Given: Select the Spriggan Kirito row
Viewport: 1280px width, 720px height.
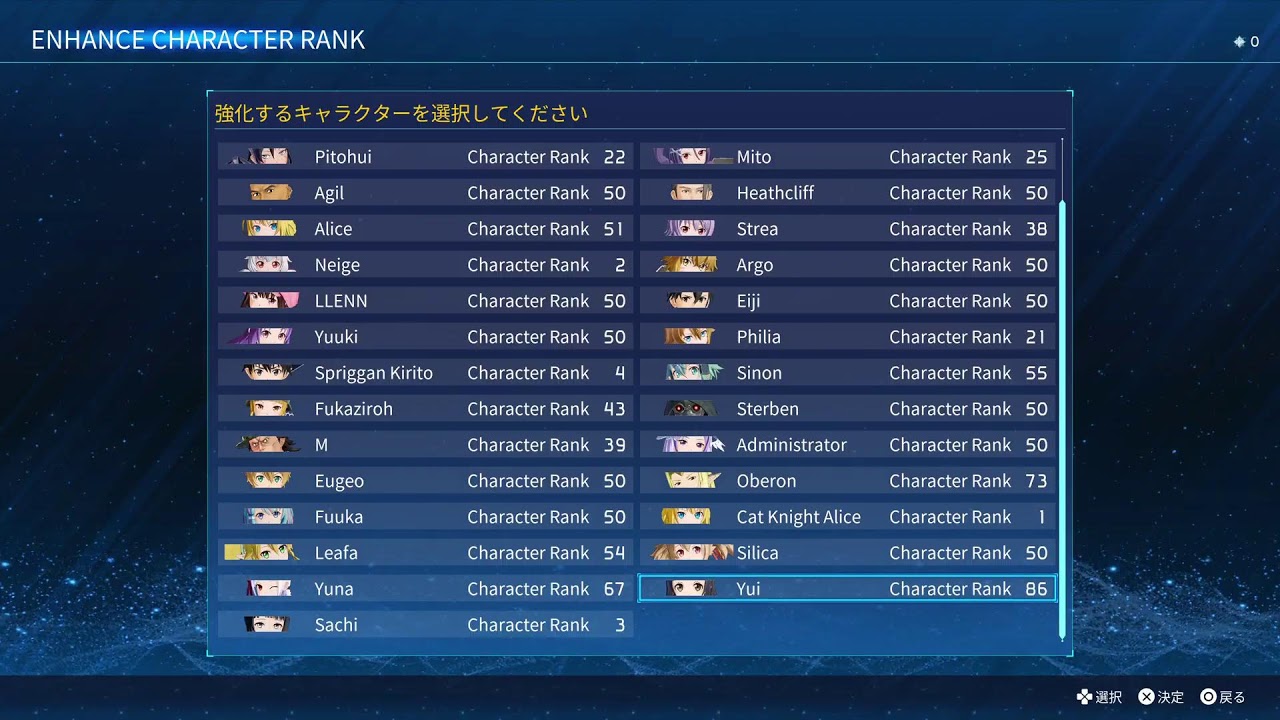Looking at the screenshot, I should (x=425, y=373).
